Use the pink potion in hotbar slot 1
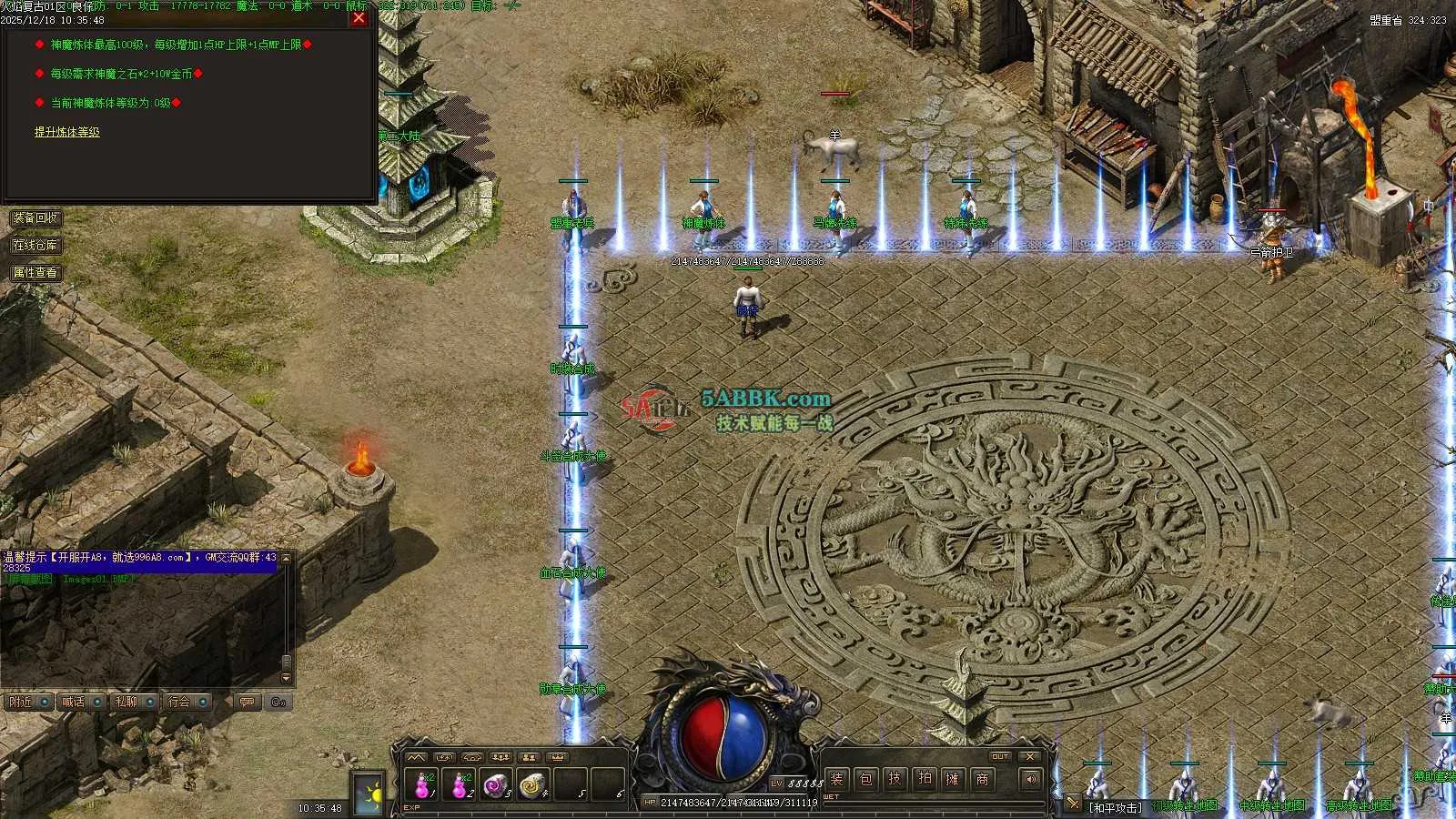 tap(423, 784)
